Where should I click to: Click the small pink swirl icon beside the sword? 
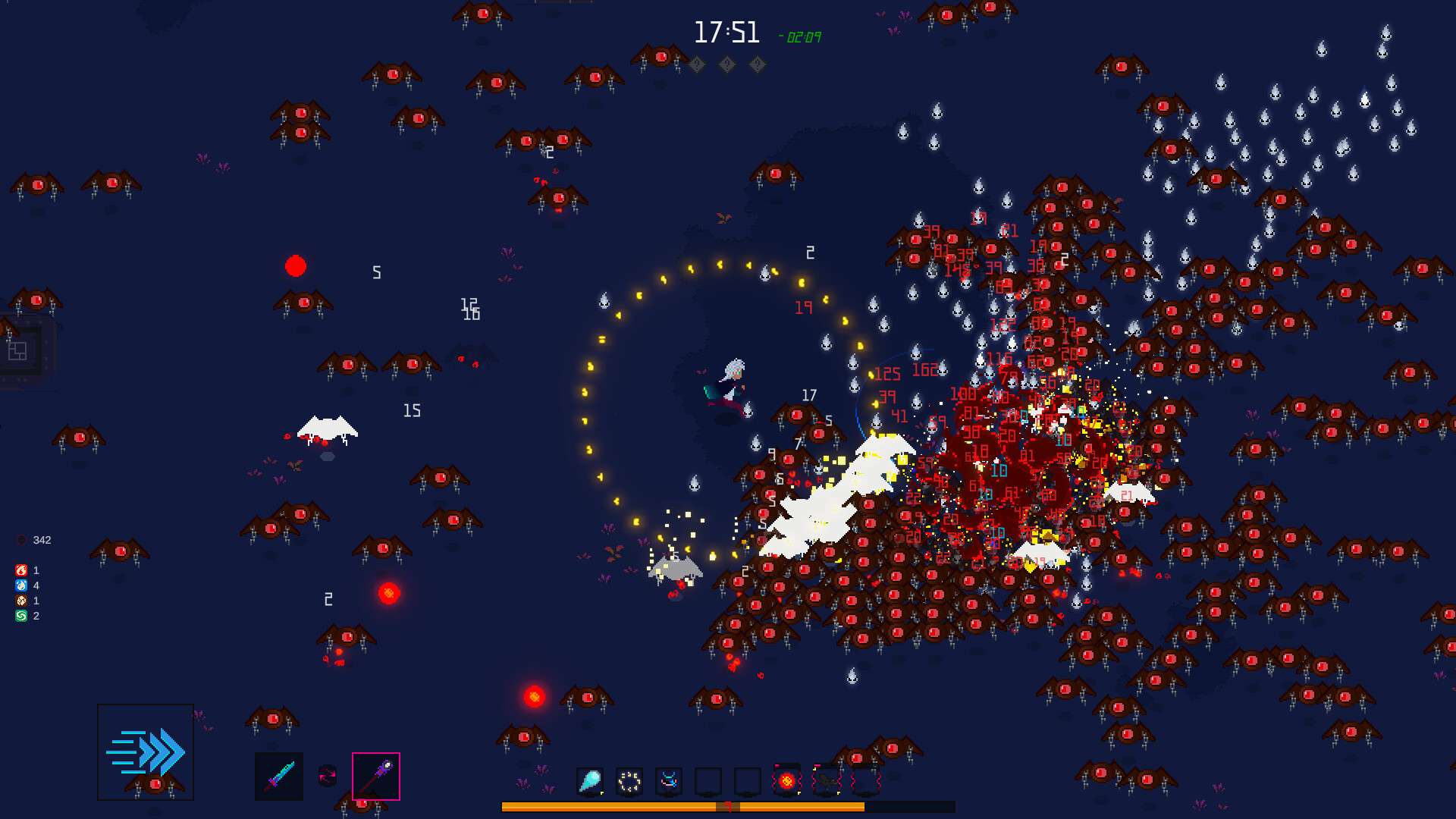[x=327, y=777]
